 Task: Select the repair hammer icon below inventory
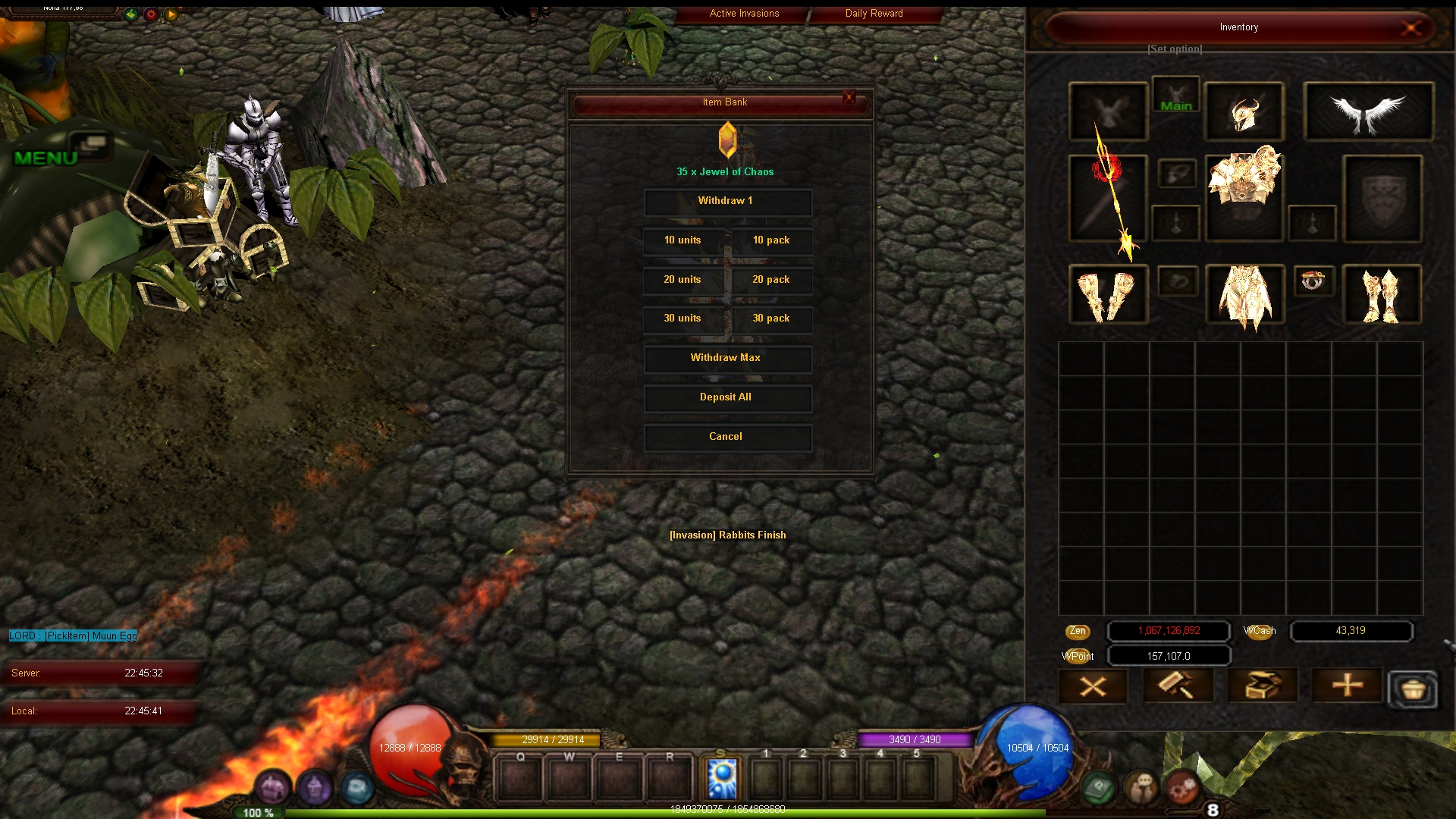[1178, 685]
